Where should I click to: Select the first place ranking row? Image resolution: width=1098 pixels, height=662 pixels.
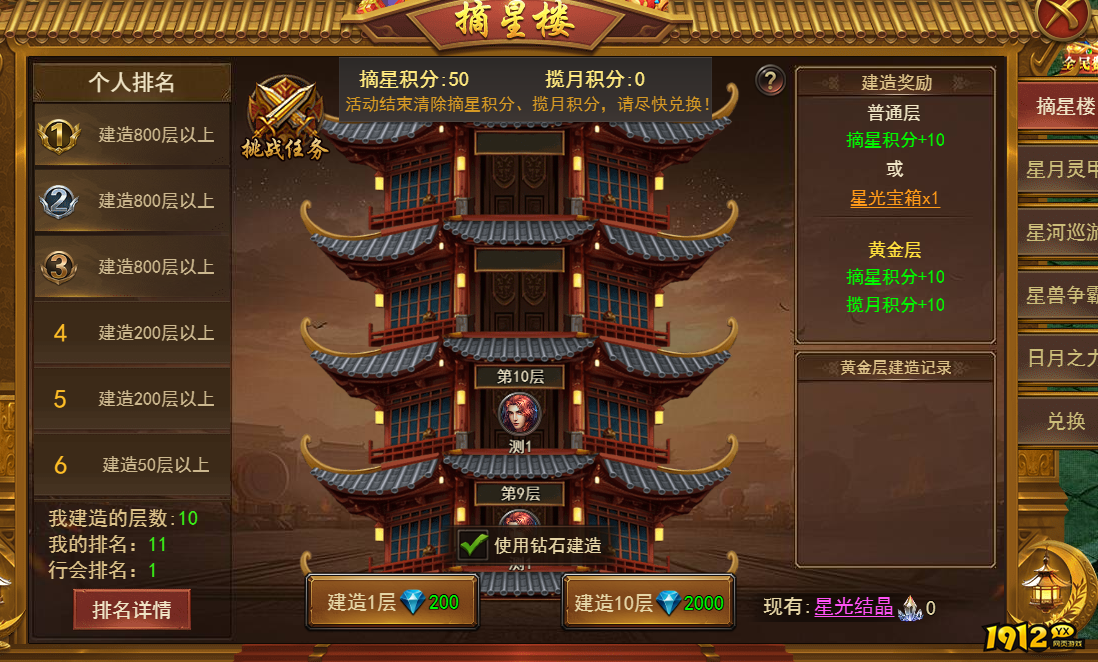coord(132,135)
